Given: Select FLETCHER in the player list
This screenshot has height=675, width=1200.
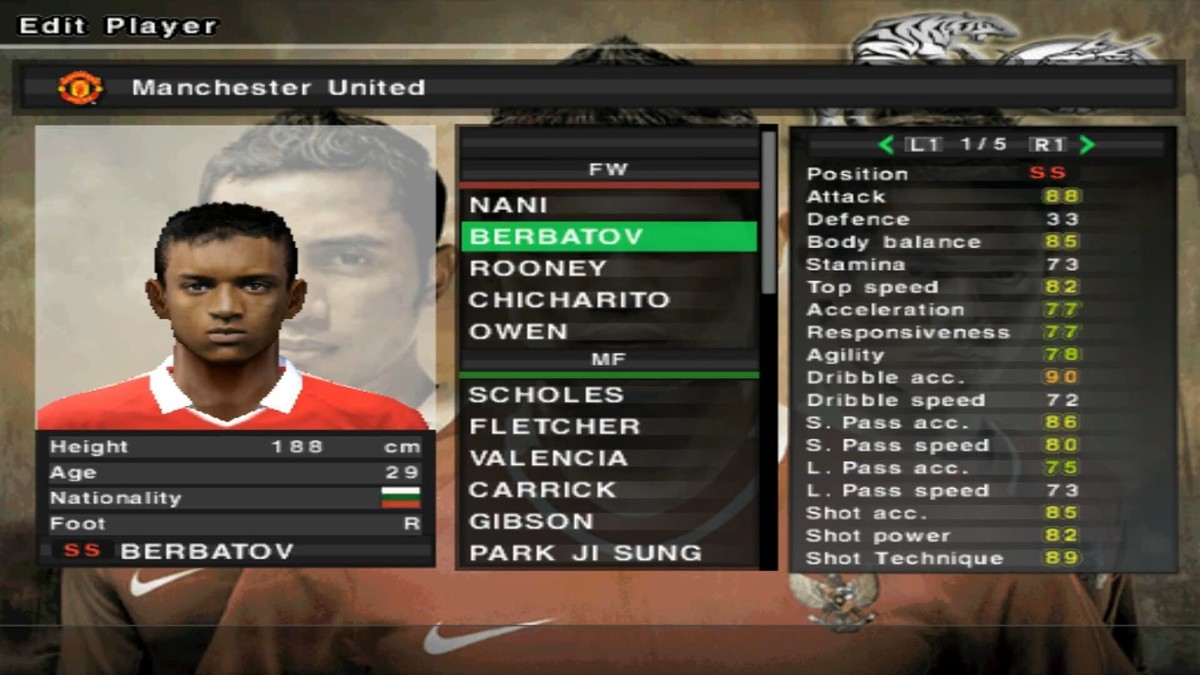Looking at the screenshot, I should click(x=554, y=426).
